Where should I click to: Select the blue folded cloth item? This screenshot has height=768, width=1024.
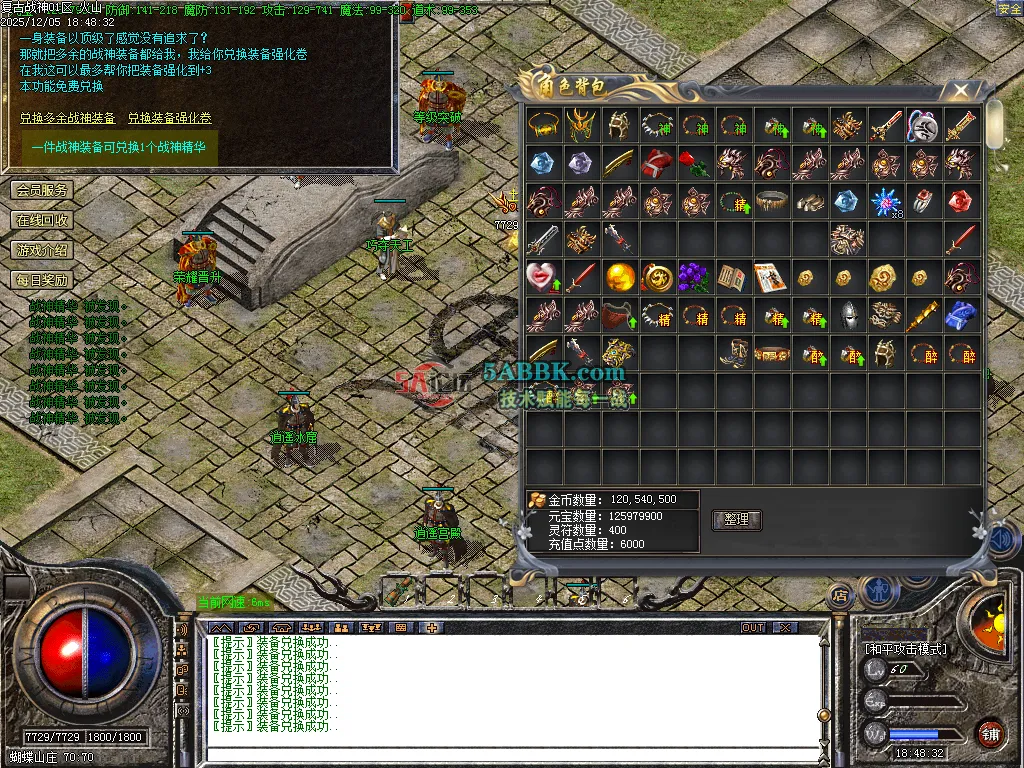tap(962, 315)
